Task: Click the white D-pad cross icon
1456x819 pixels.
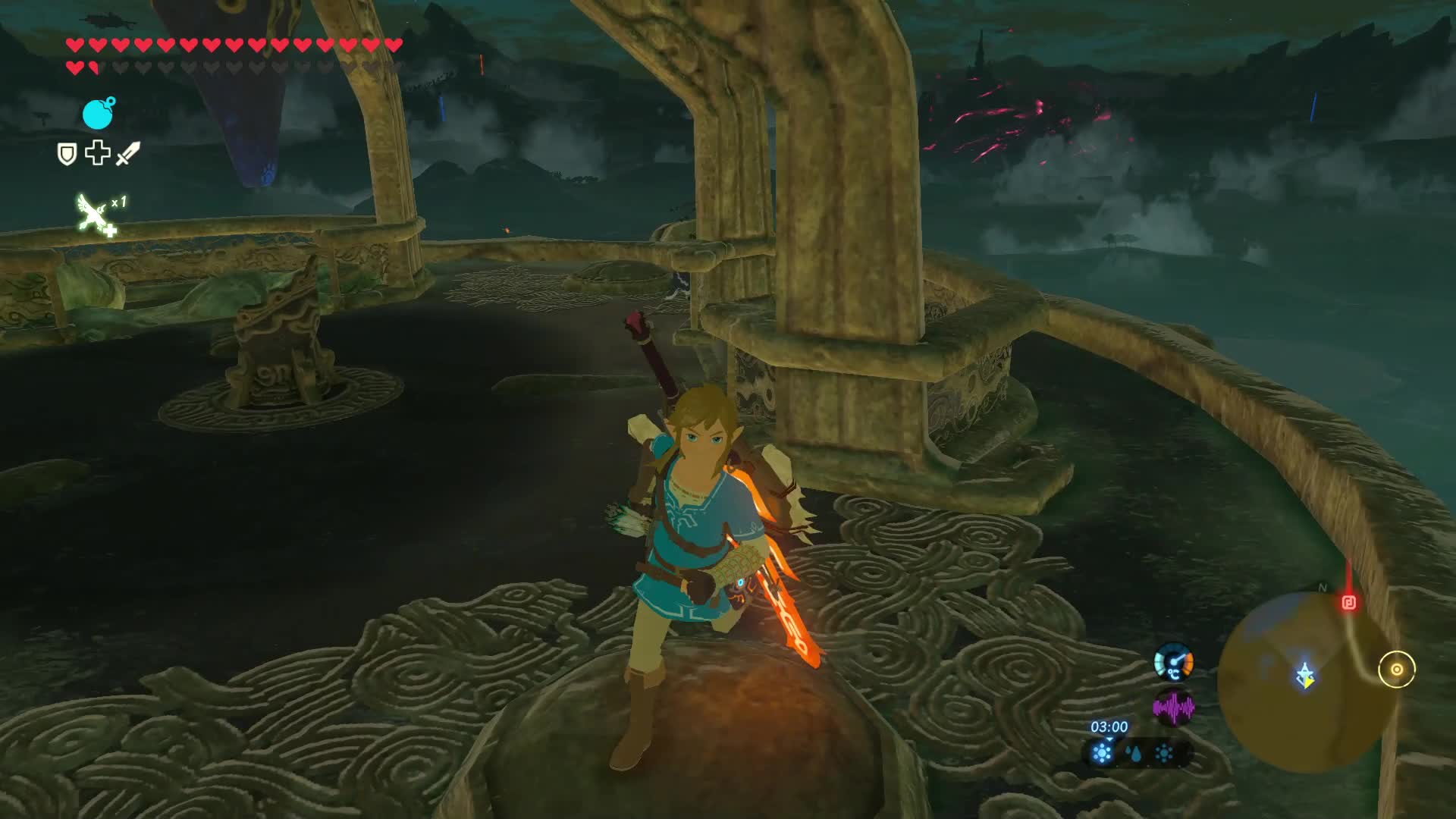Action: click(x=97, y=153)
